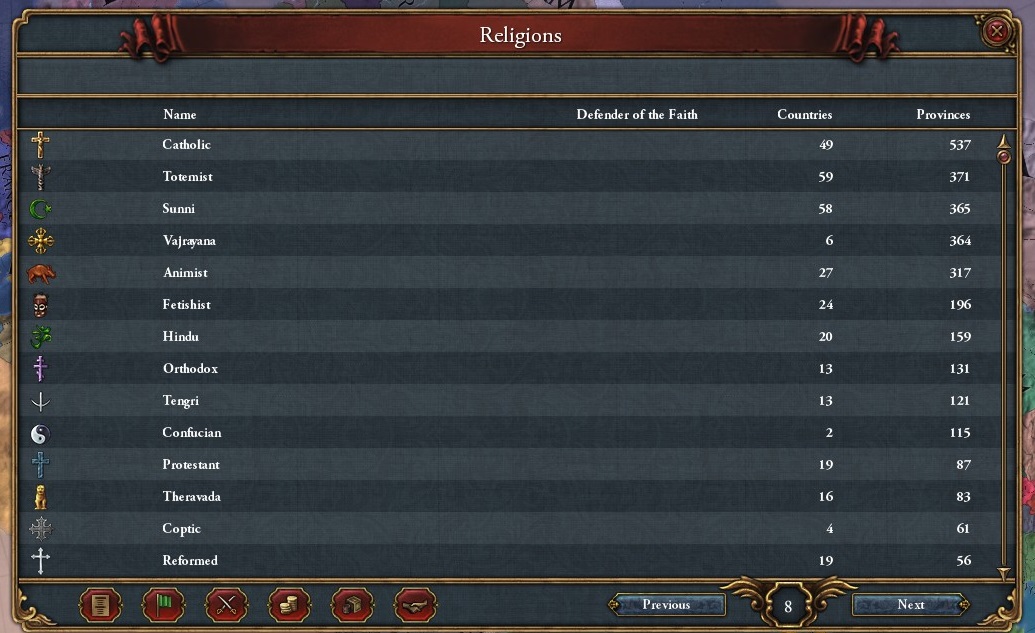The width and height of the screenshot is (1035, 633).
Task: Open the handshake diplomacy ledger category
Action: coord(416,604)
